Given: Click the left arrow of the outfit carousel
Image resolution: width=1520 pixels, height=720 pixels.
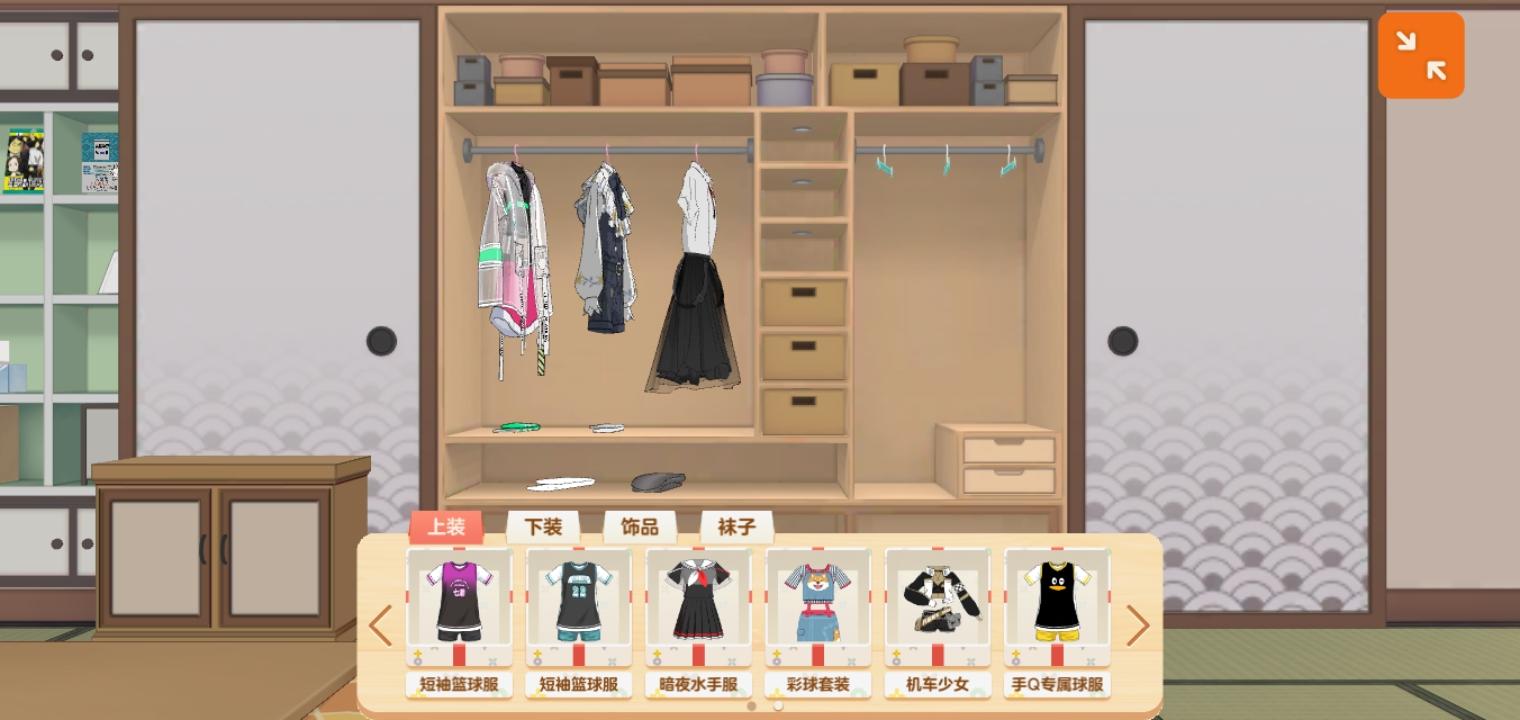Looking at the screenshot, I should click(380, 624).
